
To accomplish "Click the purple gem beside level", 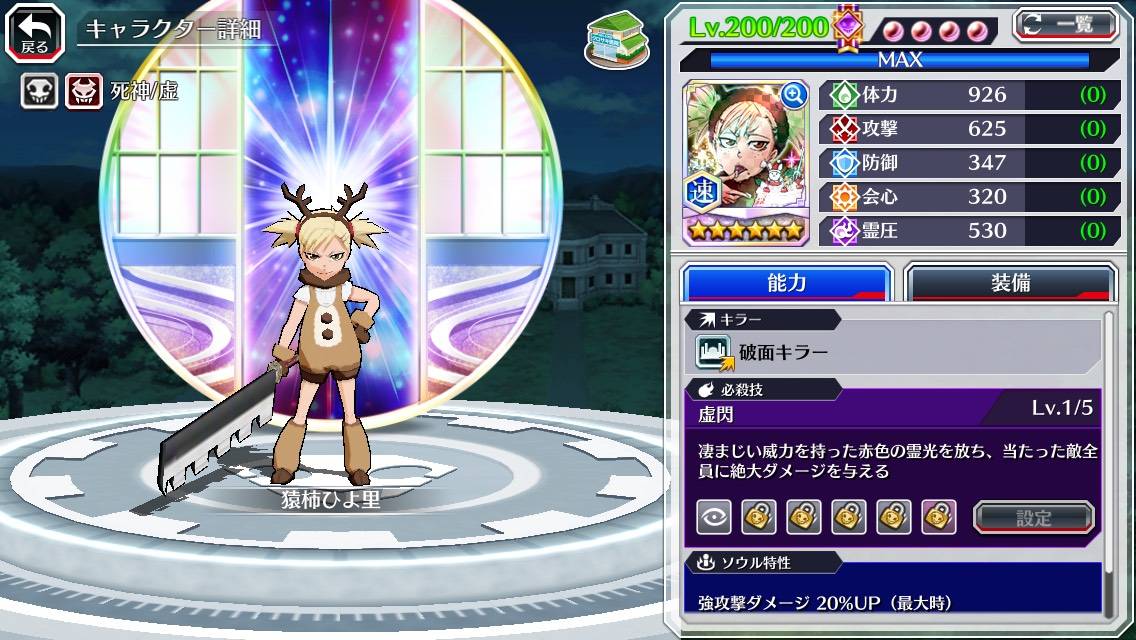I will 848,26.
